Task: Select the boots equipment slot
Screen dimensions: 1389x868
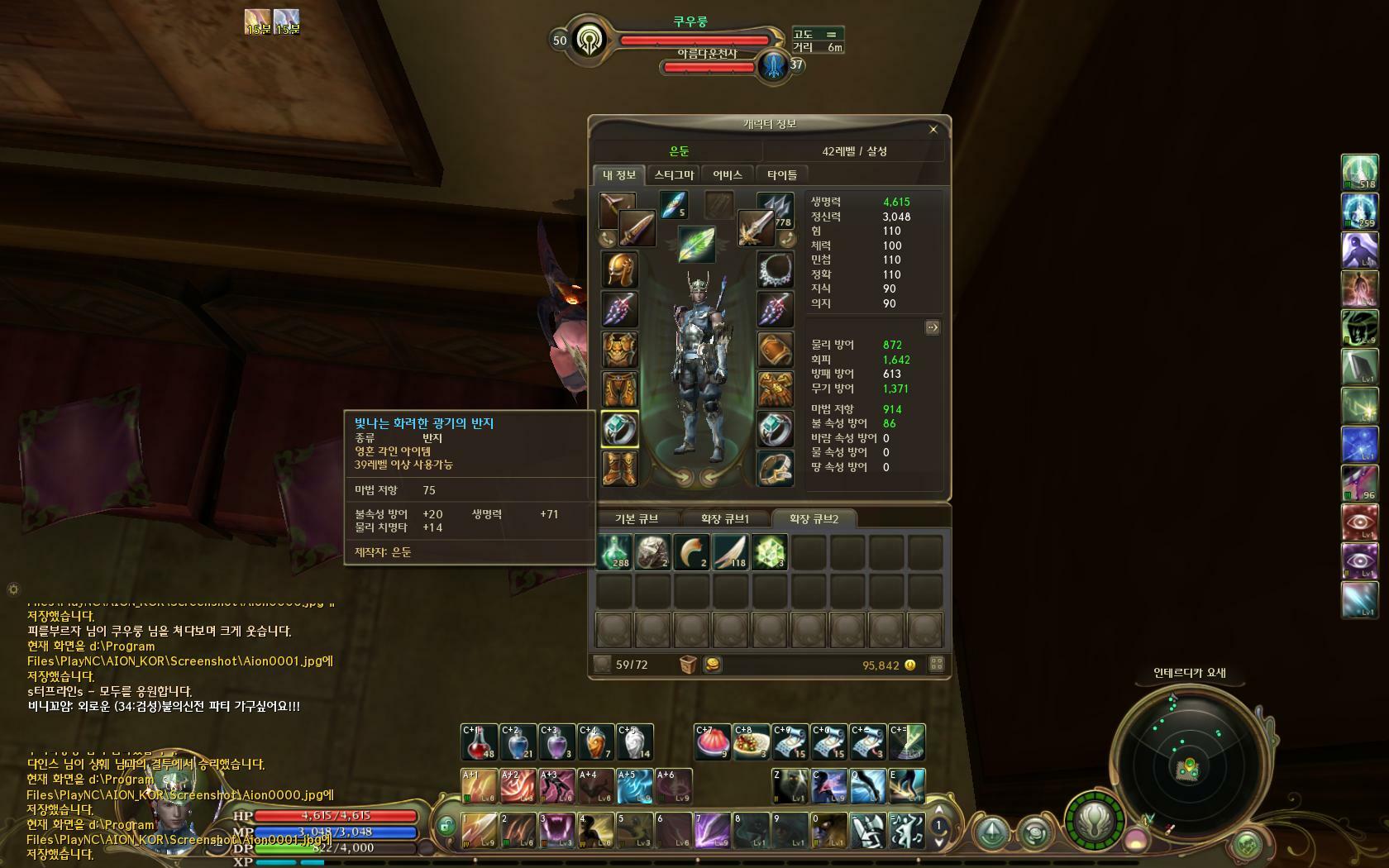Action: click(x=620, y=469)
